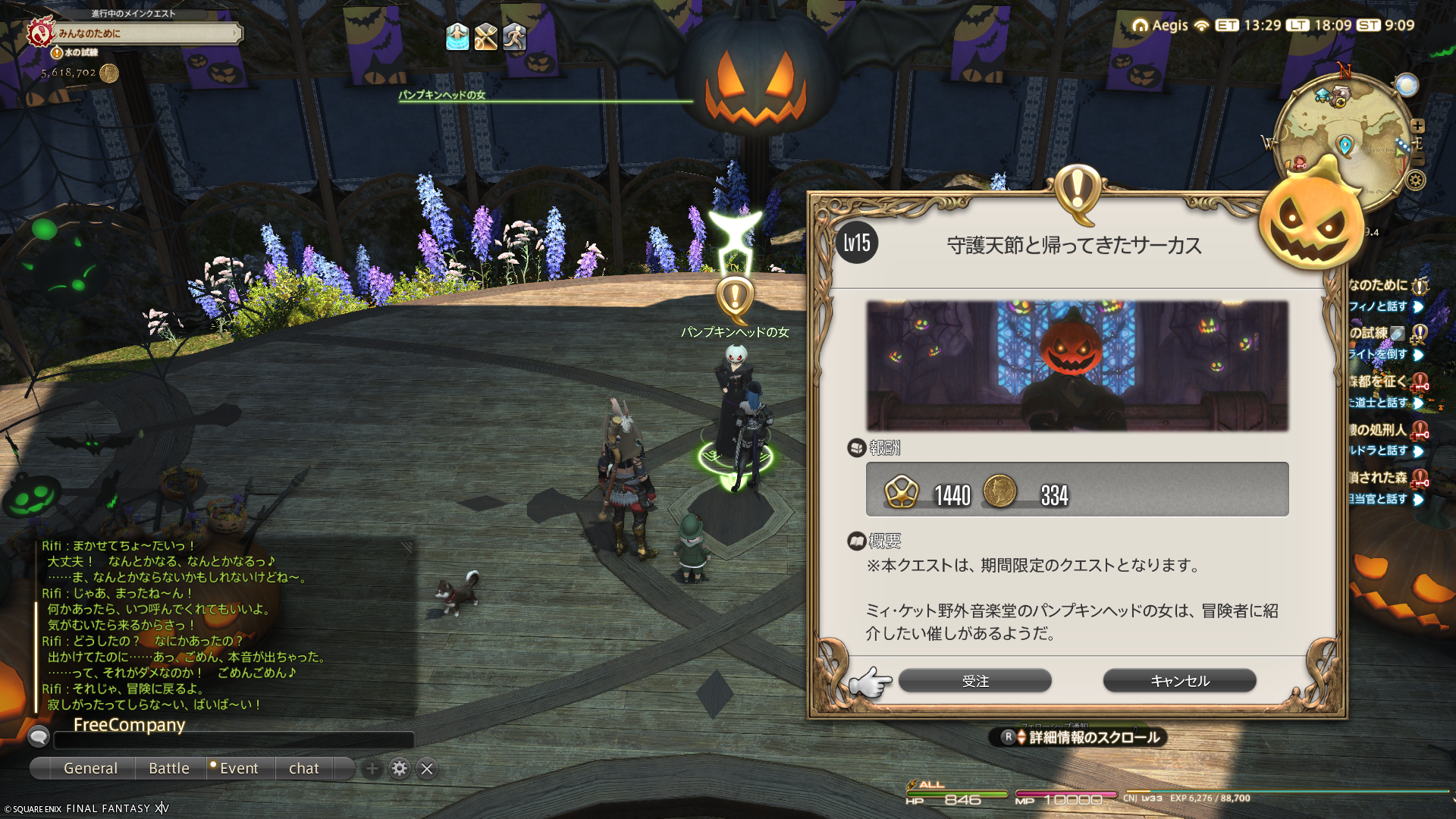Switch to the General chat tab
This screenshot has height=819, width=1456.
(90, 768)
